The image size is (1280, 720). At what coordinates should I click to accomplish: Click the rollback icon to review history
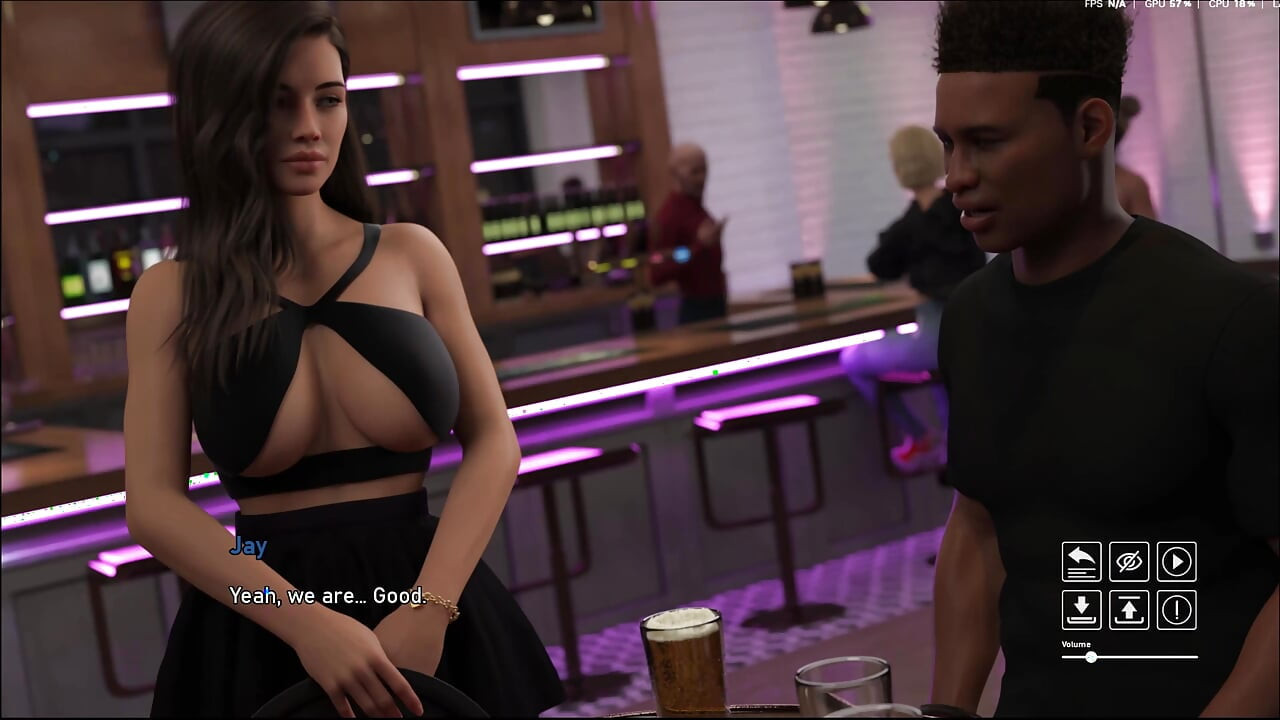(x=1081, y=561)
